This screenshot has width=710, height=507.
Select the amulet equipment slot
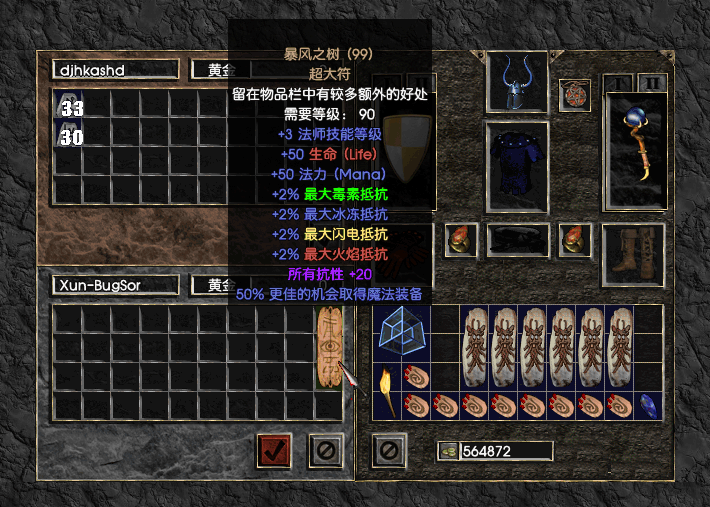(x=574, y=96)
